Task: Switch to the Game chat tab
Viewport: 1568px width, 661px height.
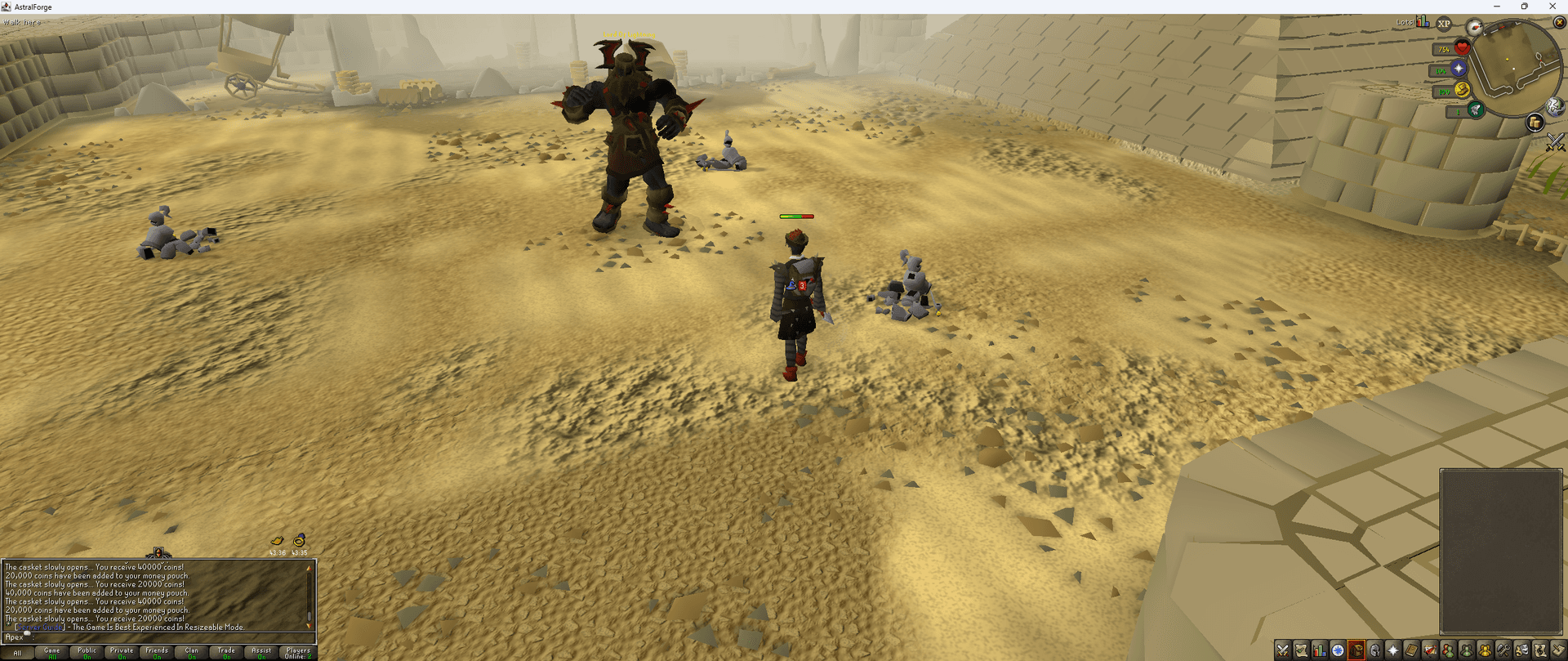Action: [51, 652]
